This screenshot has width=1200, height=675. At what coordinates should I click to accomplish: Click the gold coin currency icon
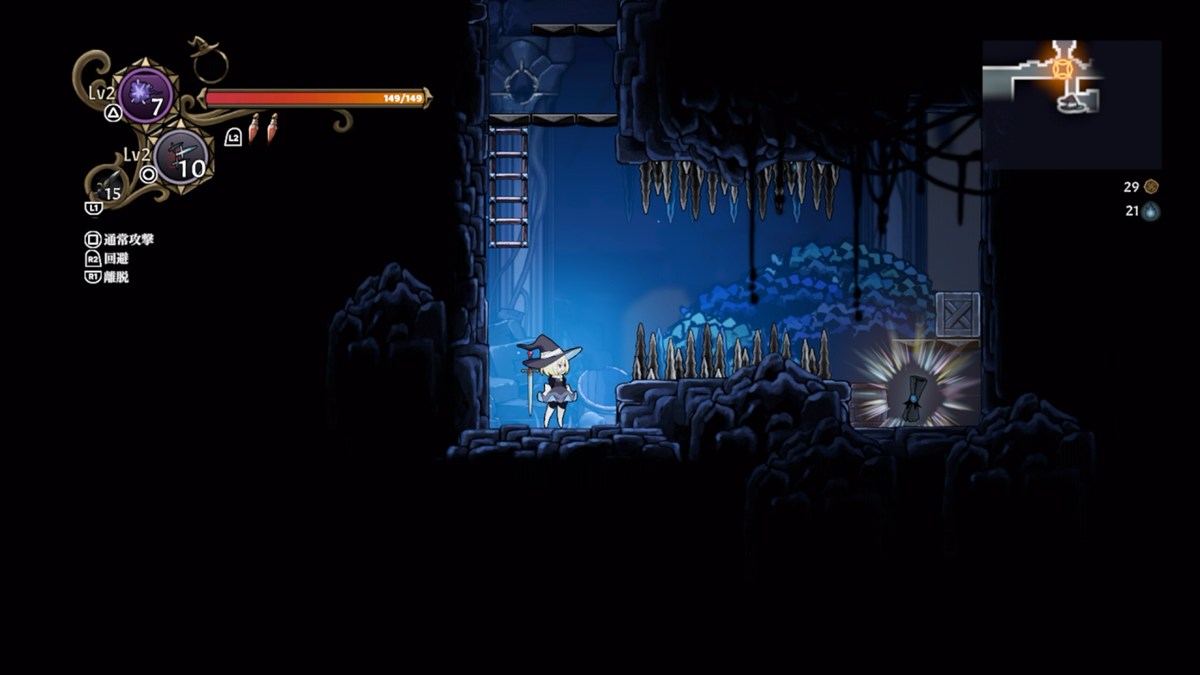[x=1151, y=187]
